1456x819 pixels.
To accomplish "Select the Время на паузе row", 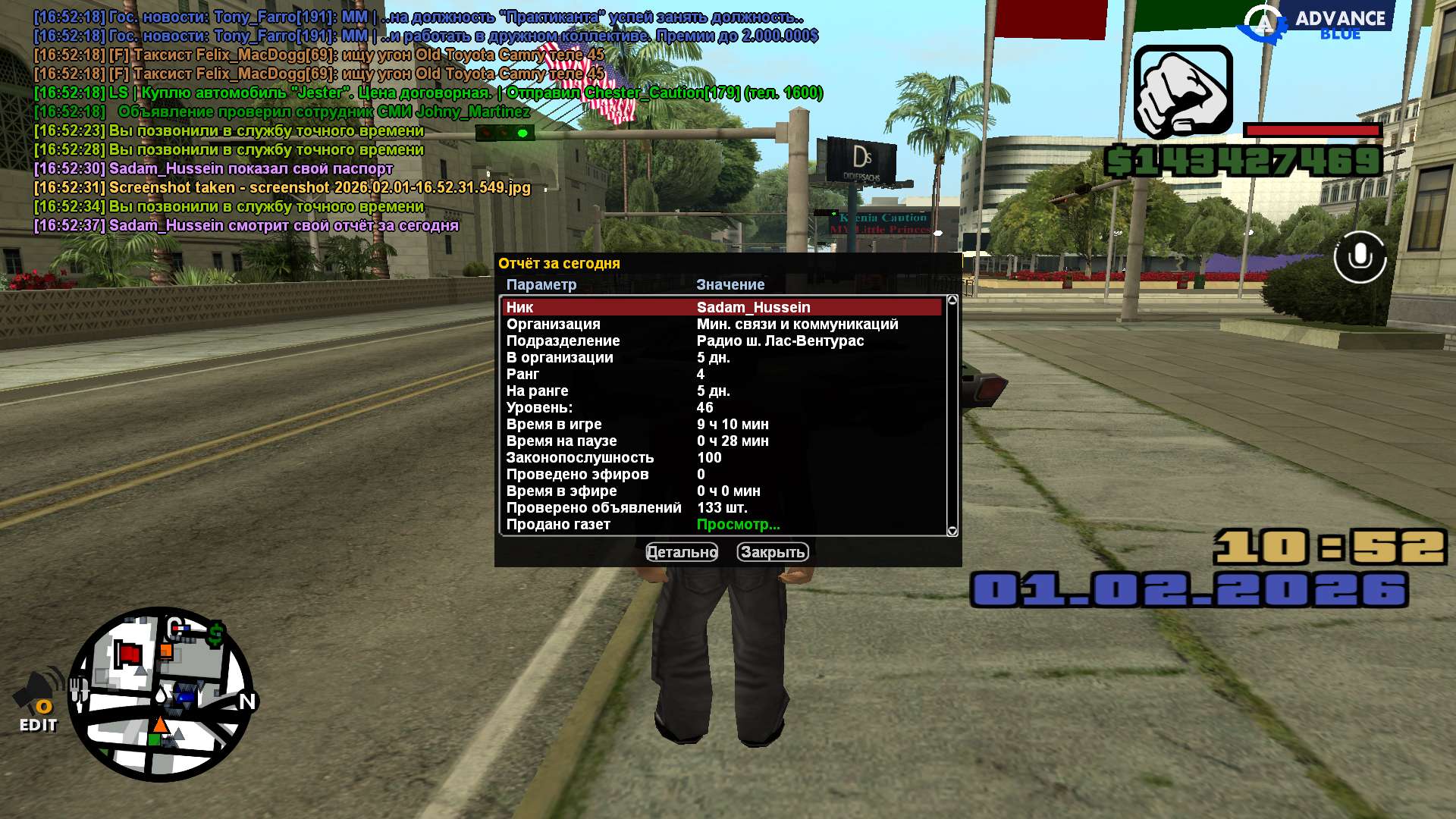I will click(x=720, y=441).
